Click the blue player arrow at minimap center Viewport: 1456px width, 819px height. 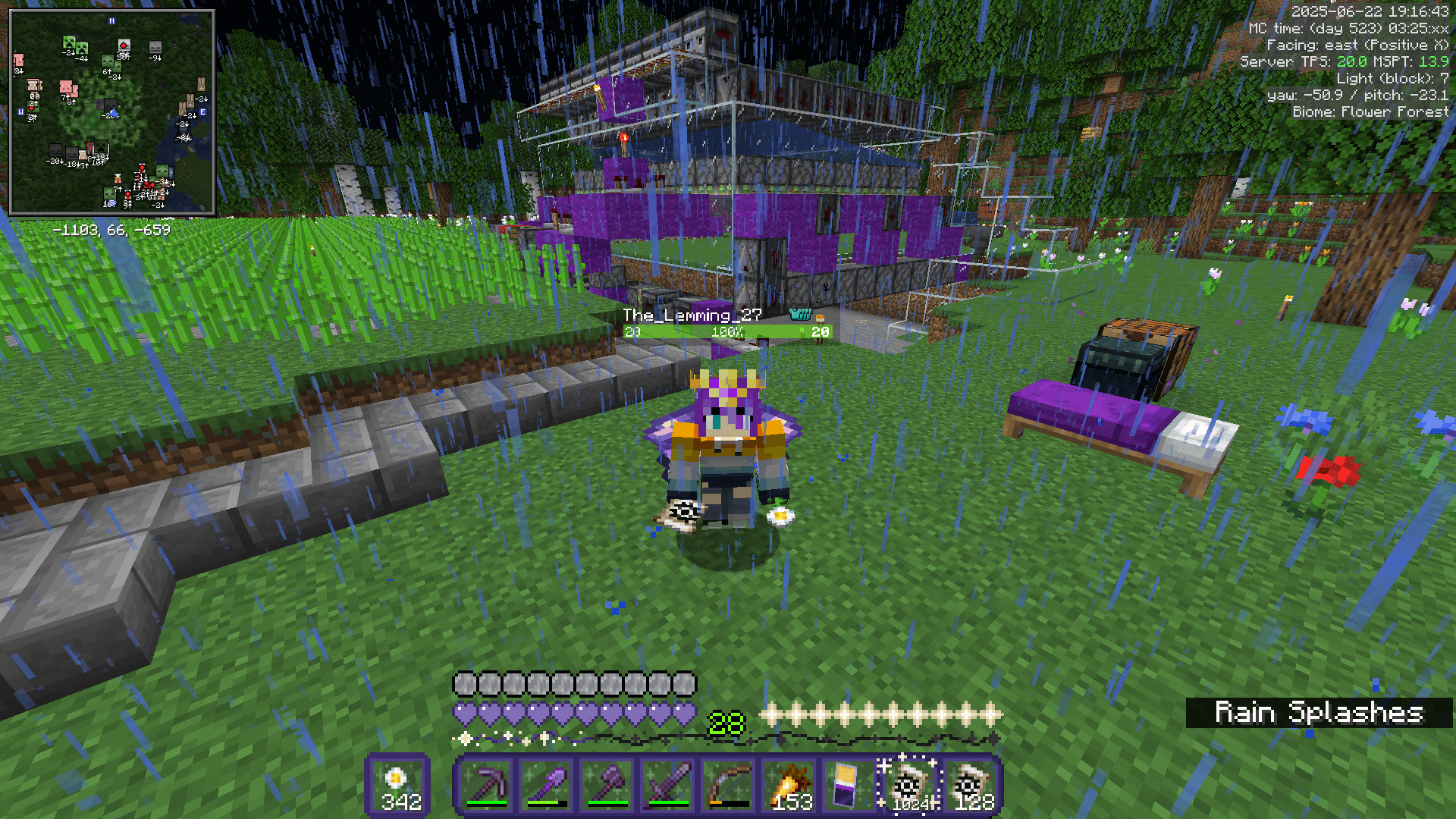coord(113,113)
